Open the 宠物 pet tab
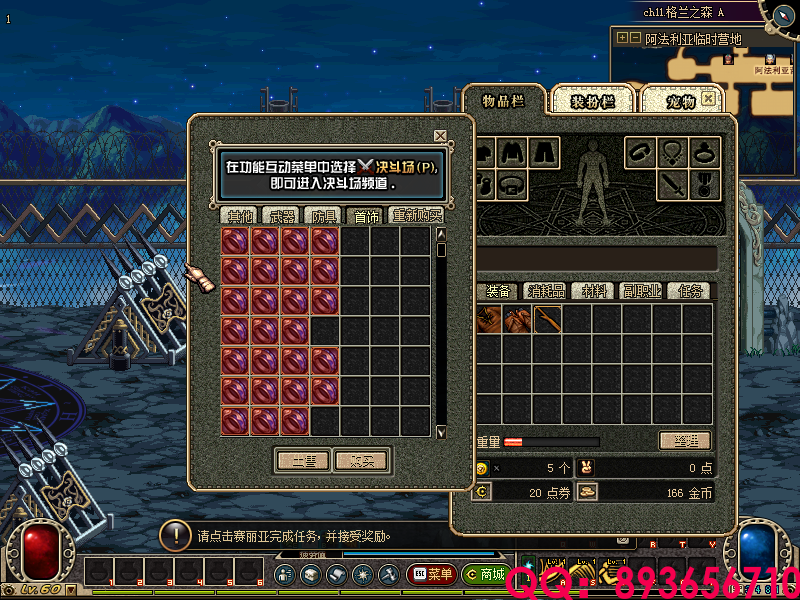The width and height of the screenshot is (800, 600). pyautogui.click(x=680, y=101)
